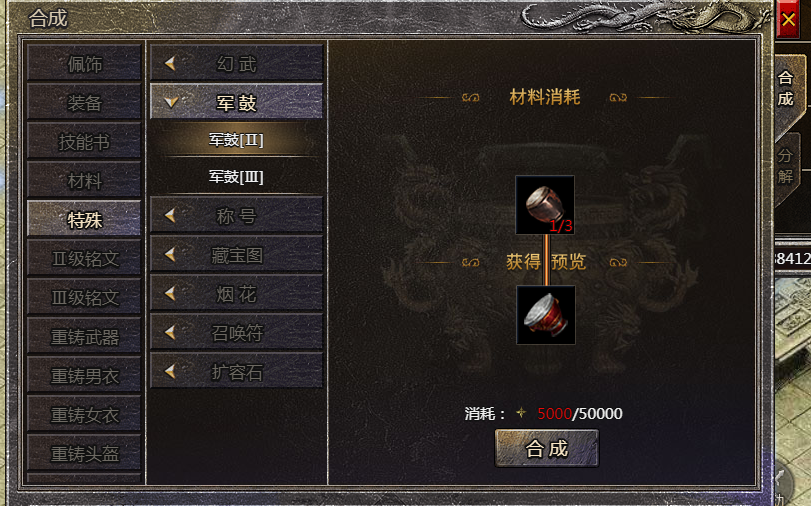
Task: Open the Ⅲ级铭文 category
Action: tap(85, 298)
